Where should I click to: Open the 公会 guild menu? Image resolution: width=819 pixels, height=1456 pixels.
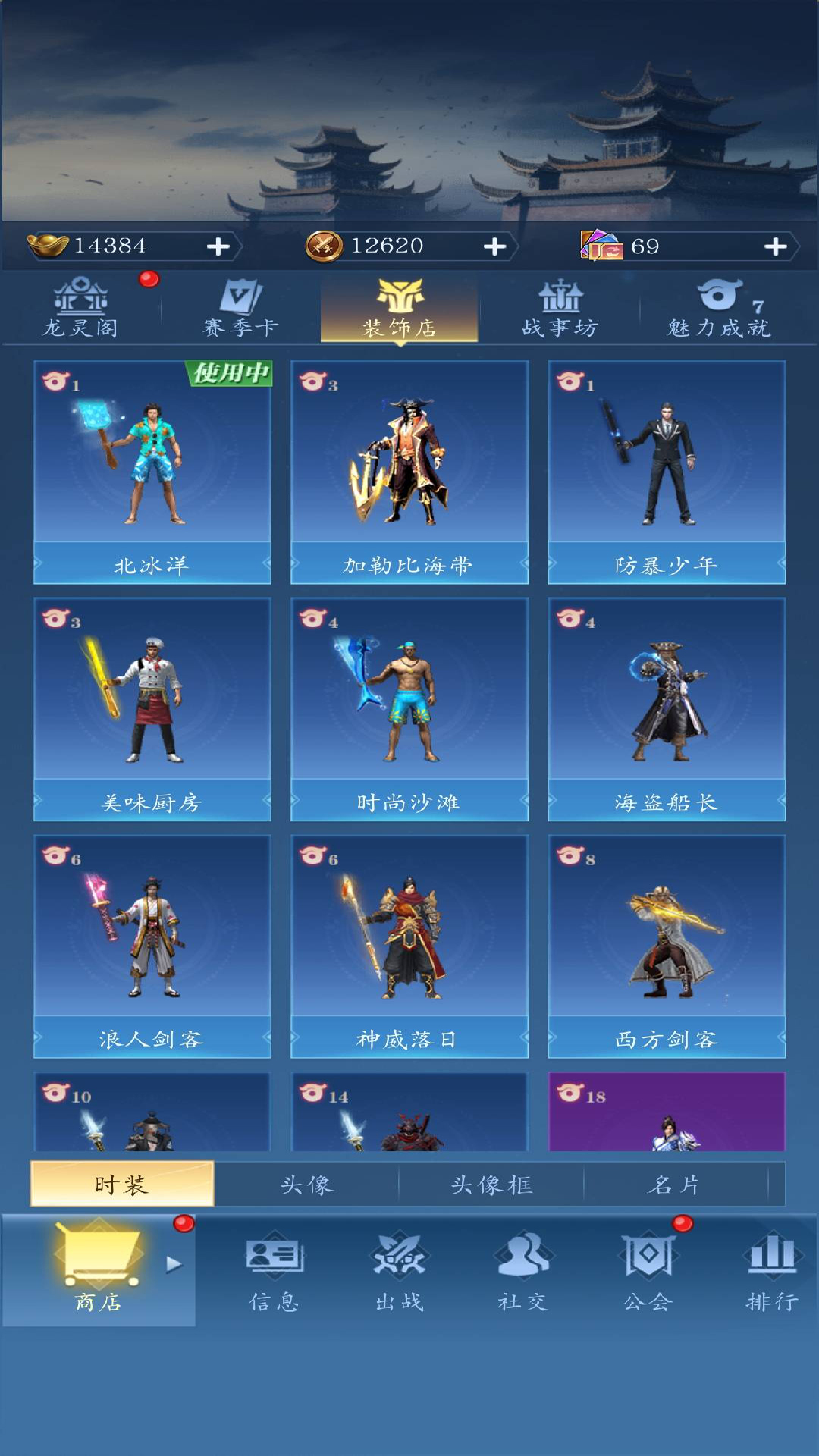coord(648,1270)
